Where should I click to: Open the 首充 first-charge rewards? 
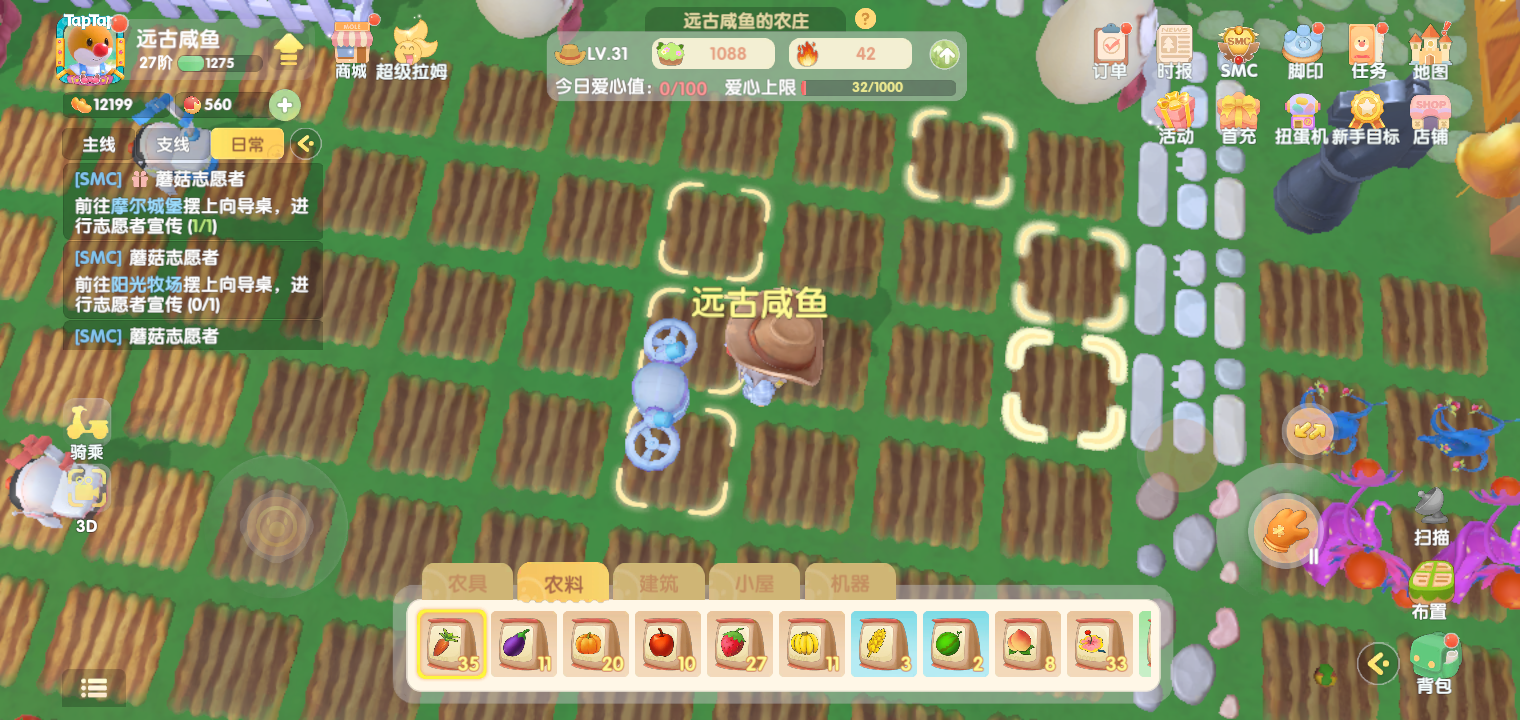tap(1239, 113)
